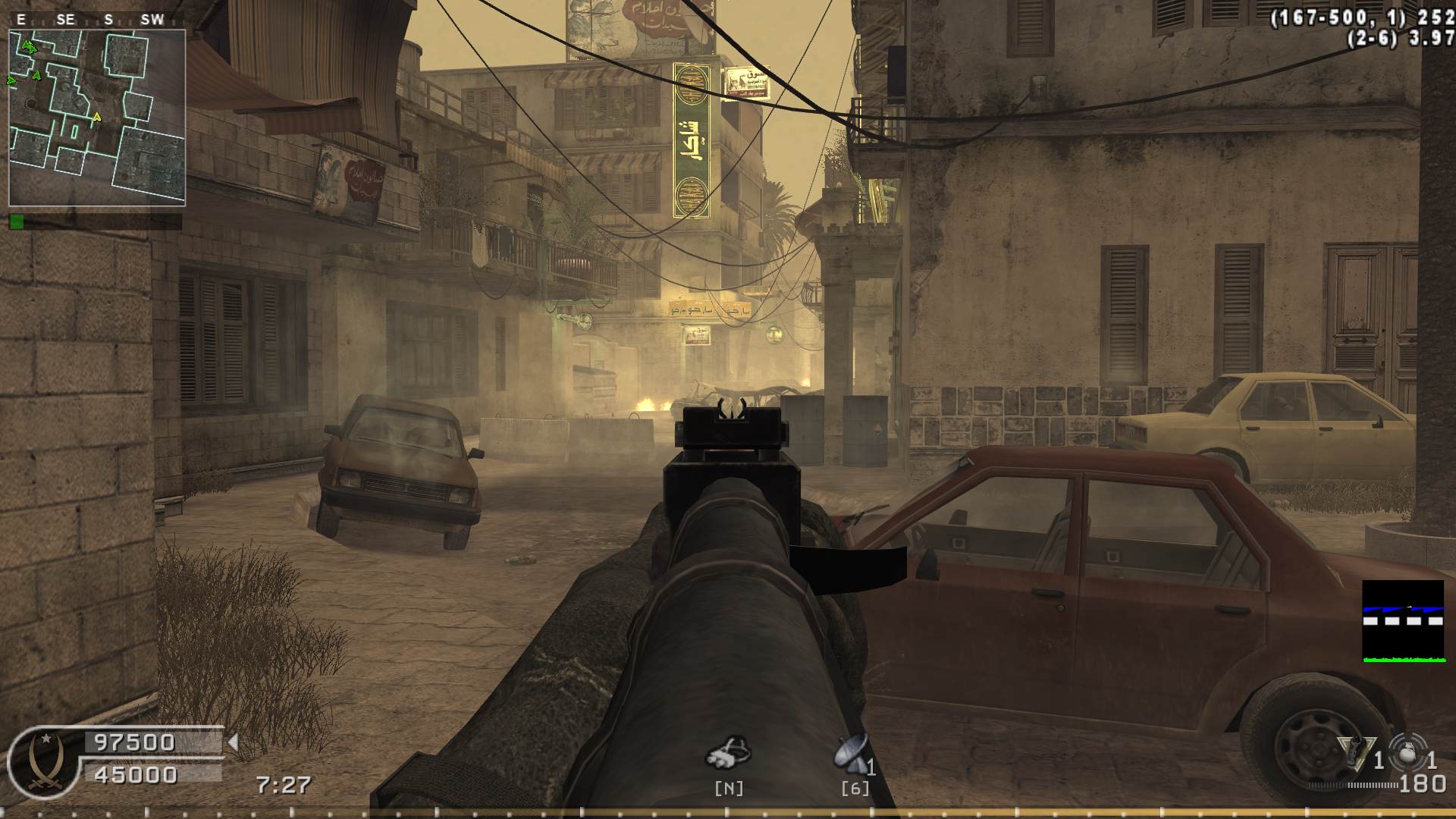Viewport: 1456px width, 819px height.
Task: Click the minimap in the corner
Action: point(97,118)
